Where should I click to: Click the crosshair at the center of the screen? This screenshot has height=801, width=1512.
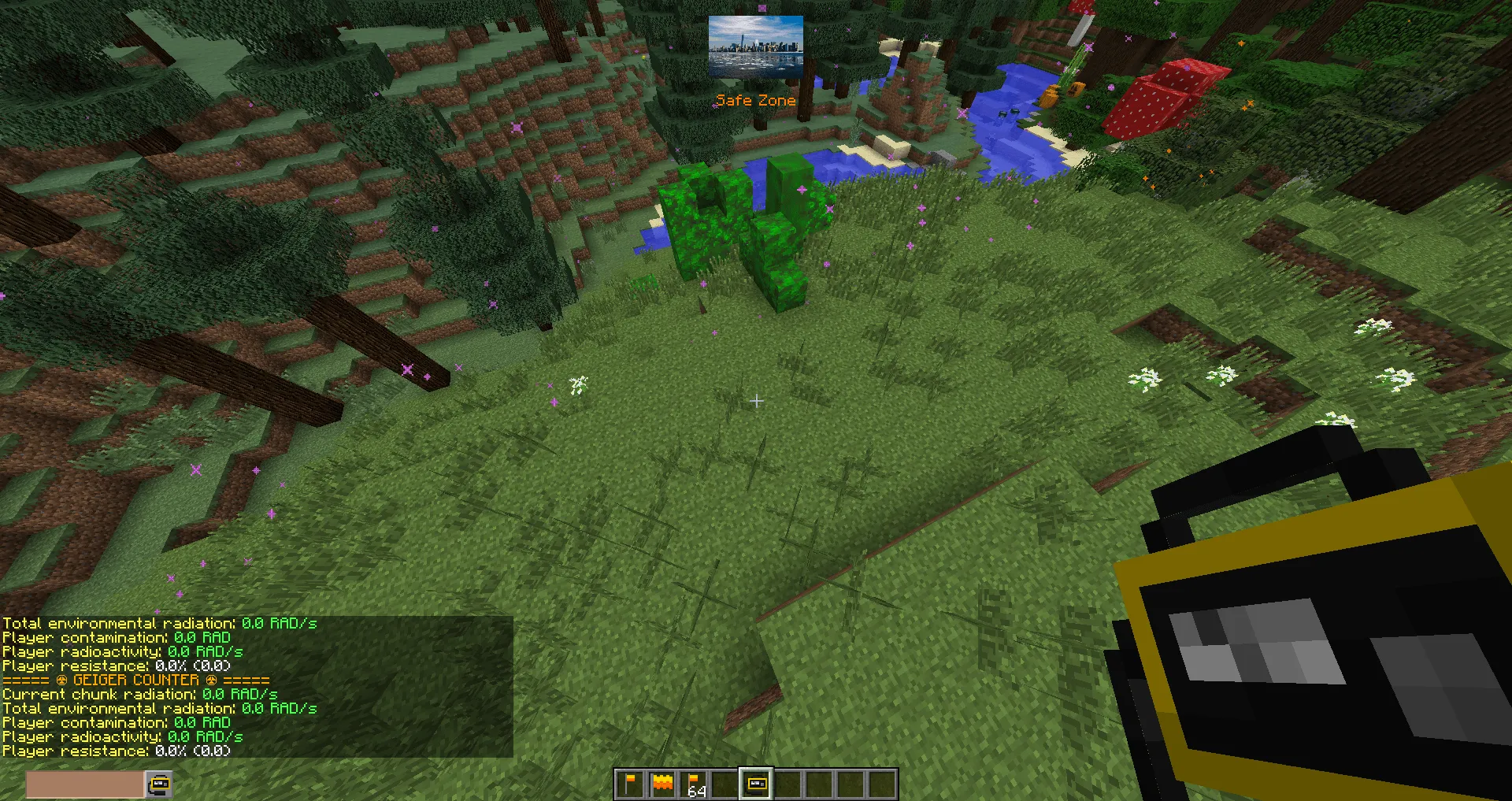(756, 401)
